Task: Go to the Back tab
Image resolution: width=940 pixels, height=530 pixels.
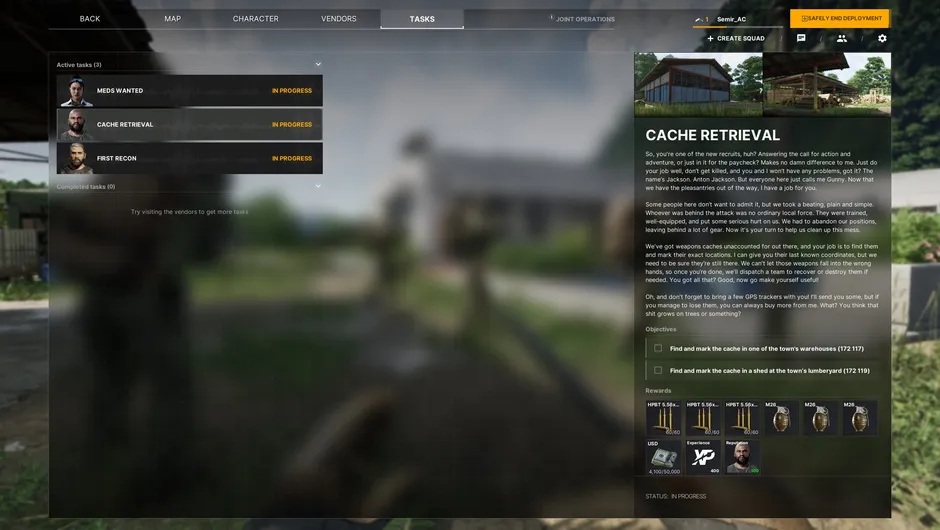Action: 90,19
